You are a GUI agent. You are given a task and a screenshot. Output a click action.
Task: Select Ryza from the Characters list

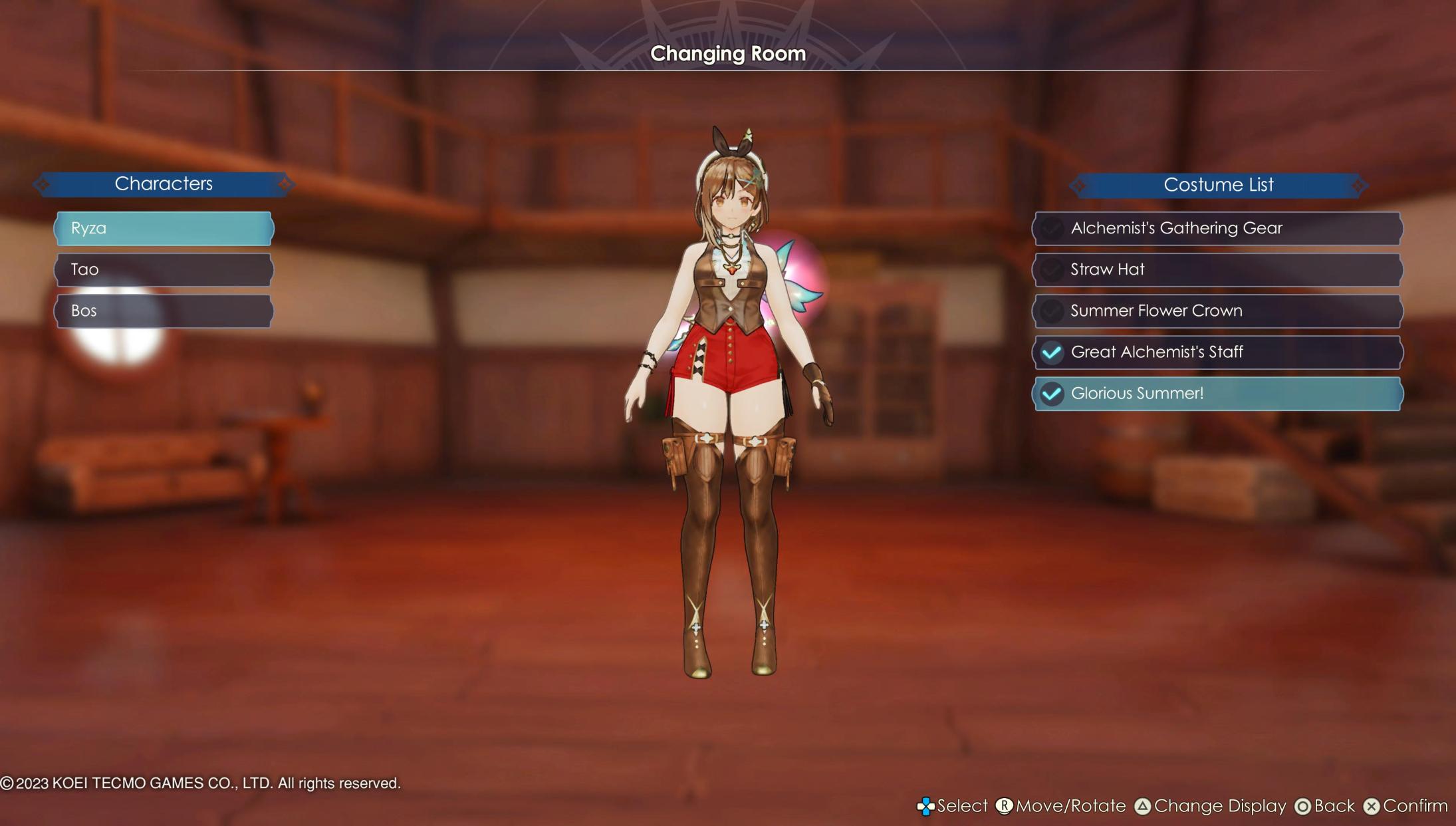point(164,228)
